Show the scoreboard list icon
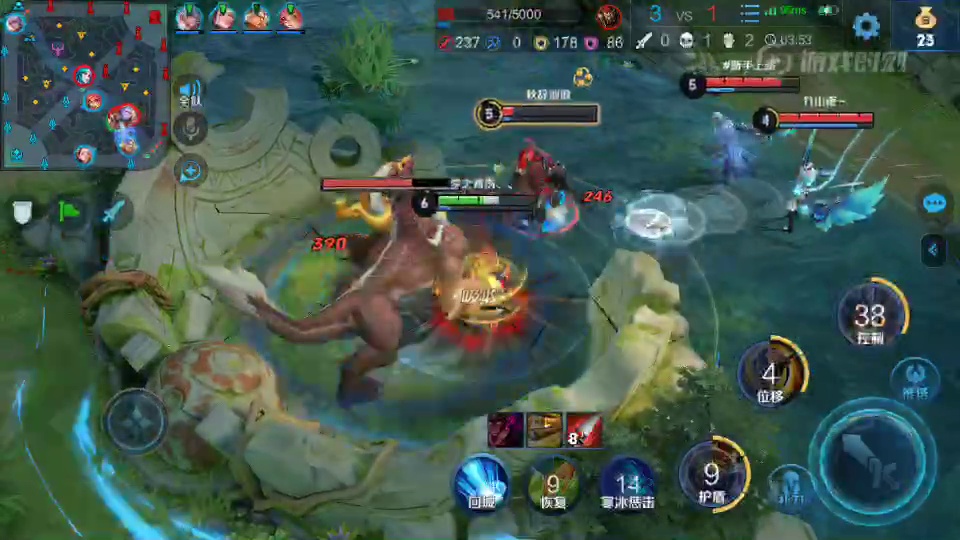Screen dimensions: 960x540 750,14
